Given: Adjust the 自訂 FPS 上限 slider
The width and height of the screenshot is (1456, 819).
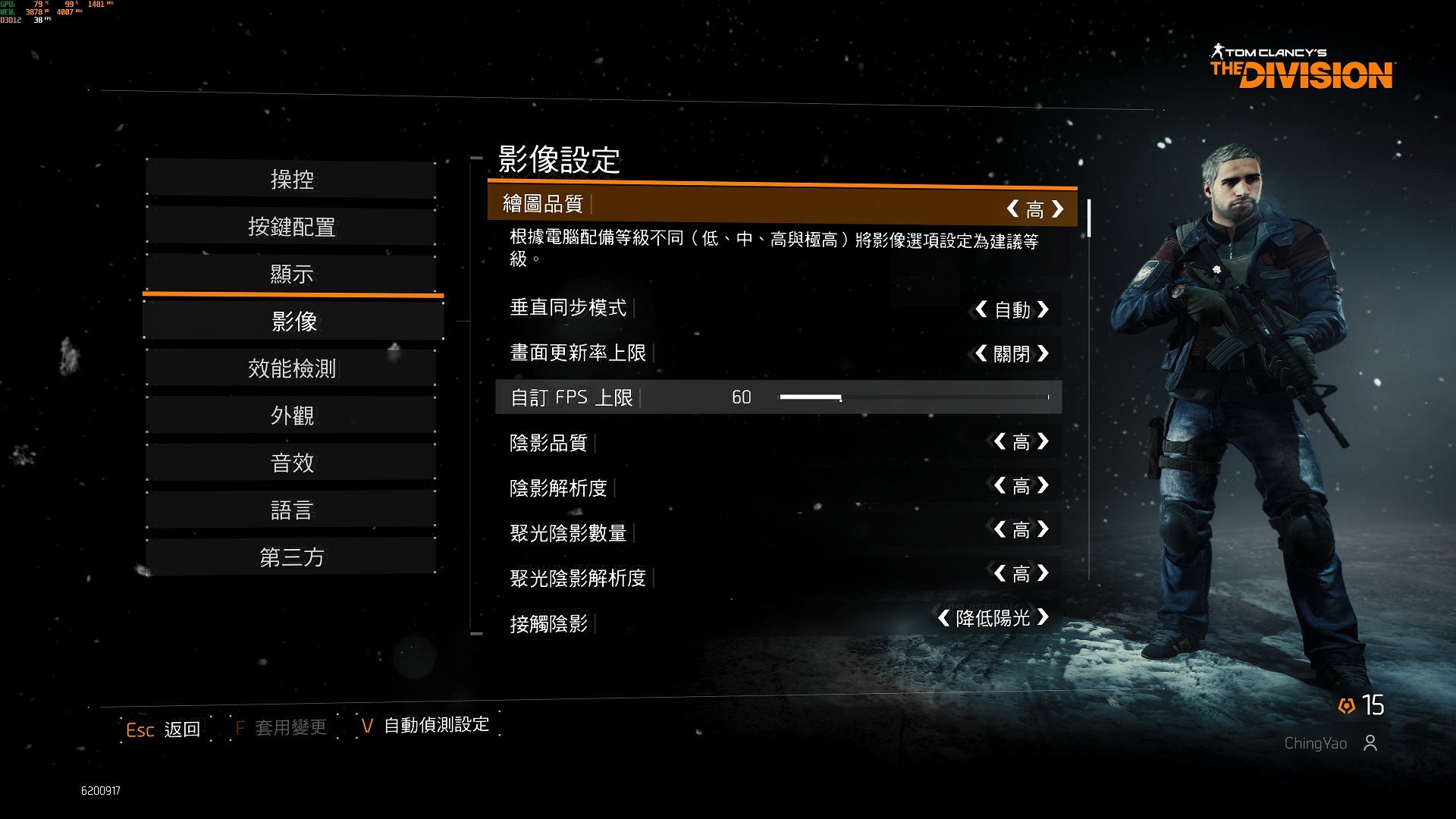Looking at the screenshot, I should coord(840,397).
